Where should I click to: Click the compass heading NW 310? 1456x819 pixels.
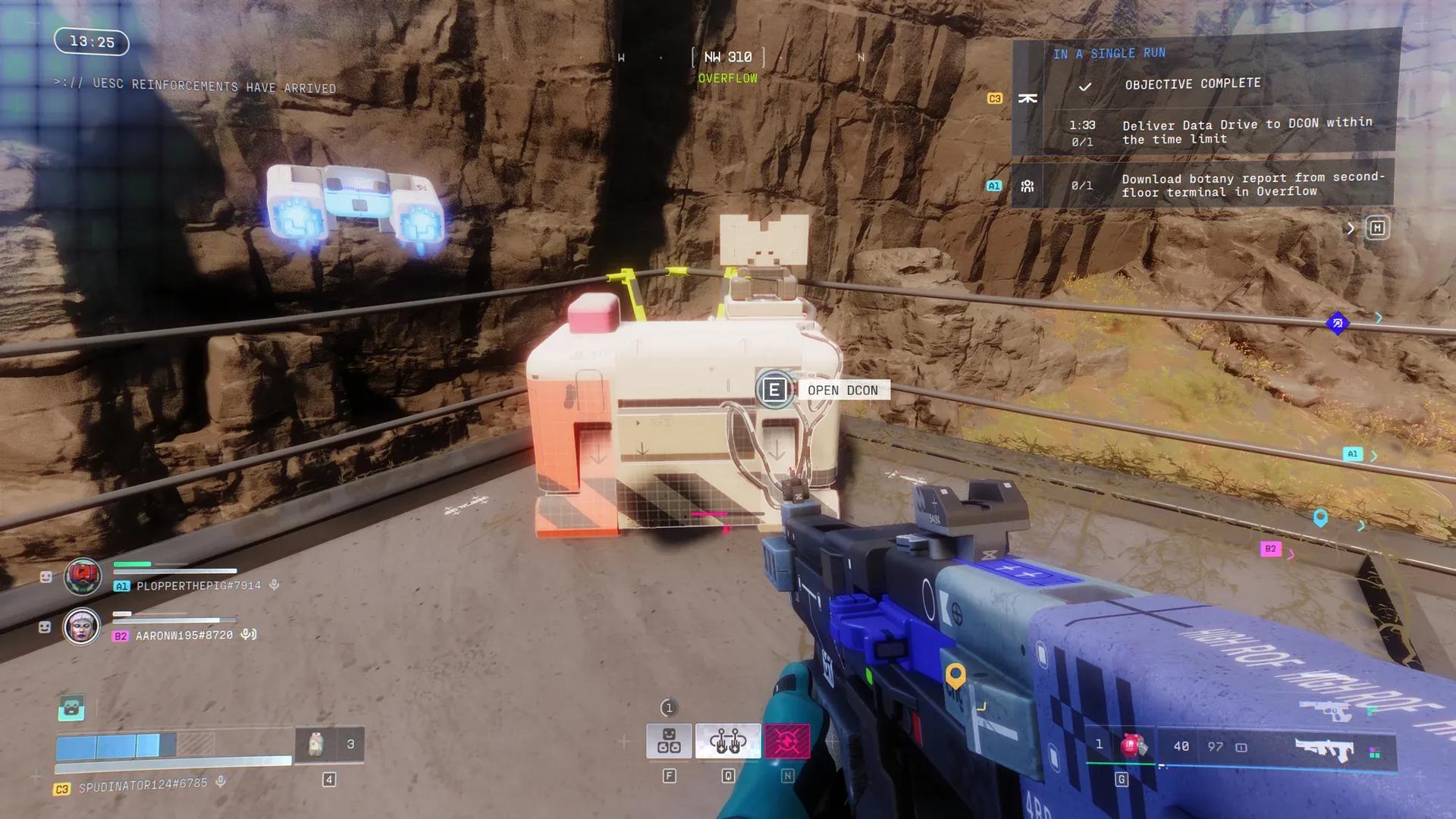(727, 58)
